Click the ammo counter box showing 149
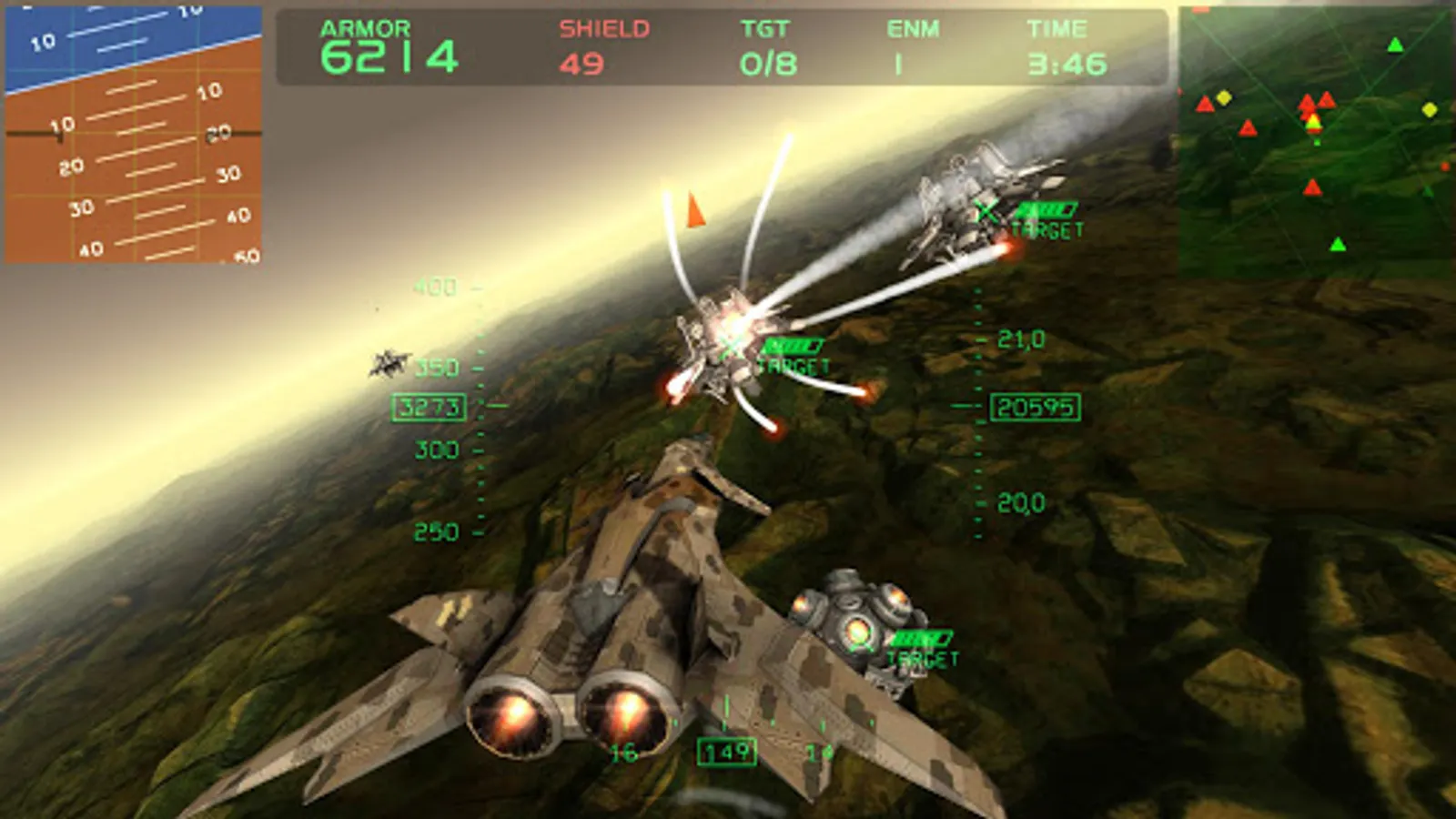 726,752
